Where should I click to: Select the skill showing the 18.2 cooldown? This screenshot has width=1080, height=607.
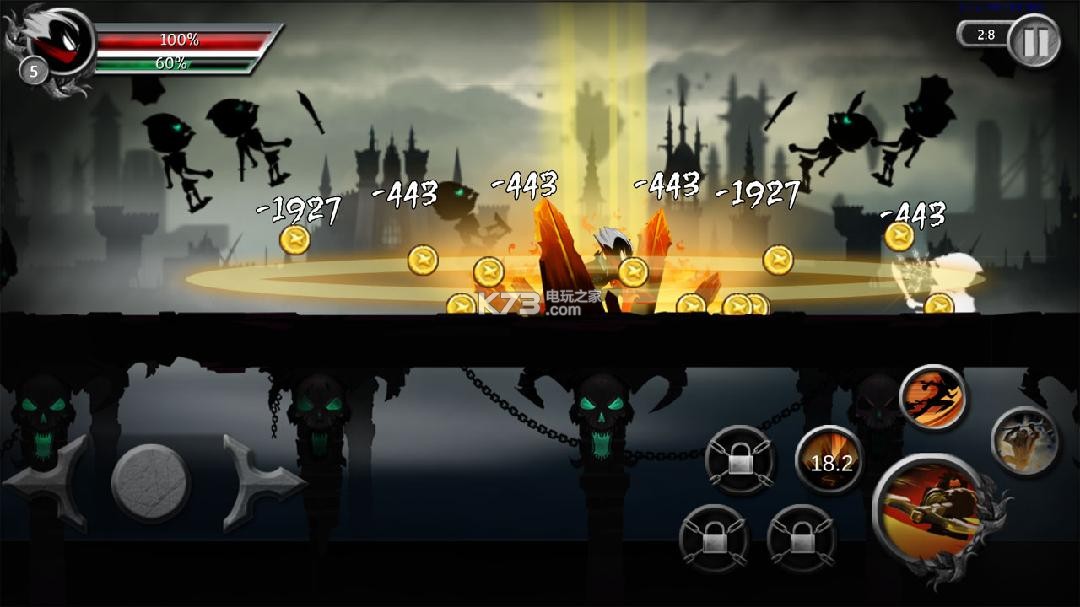coord(830,460)
